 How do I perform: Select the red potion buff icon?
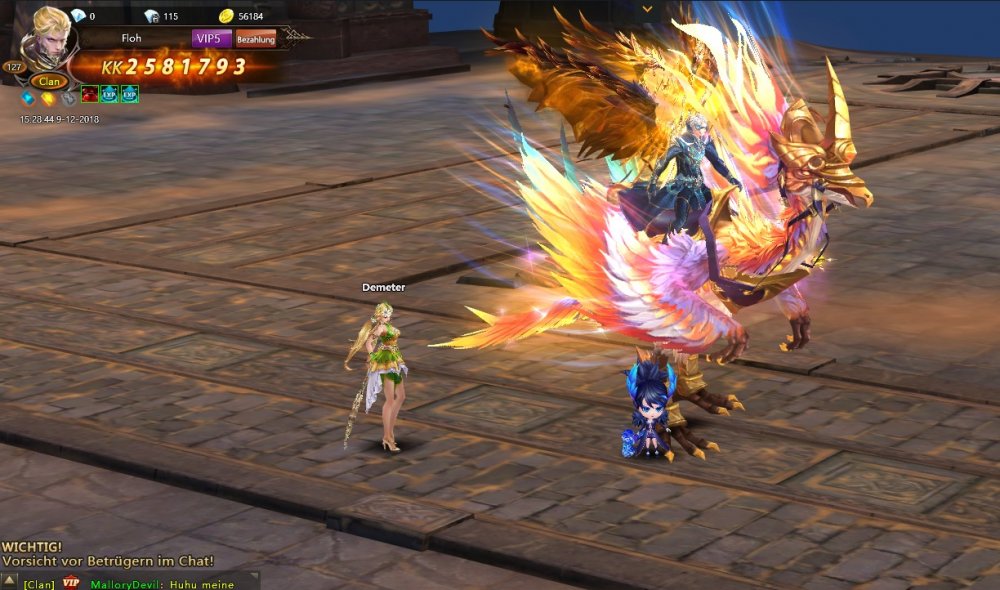tap(91, 94)
